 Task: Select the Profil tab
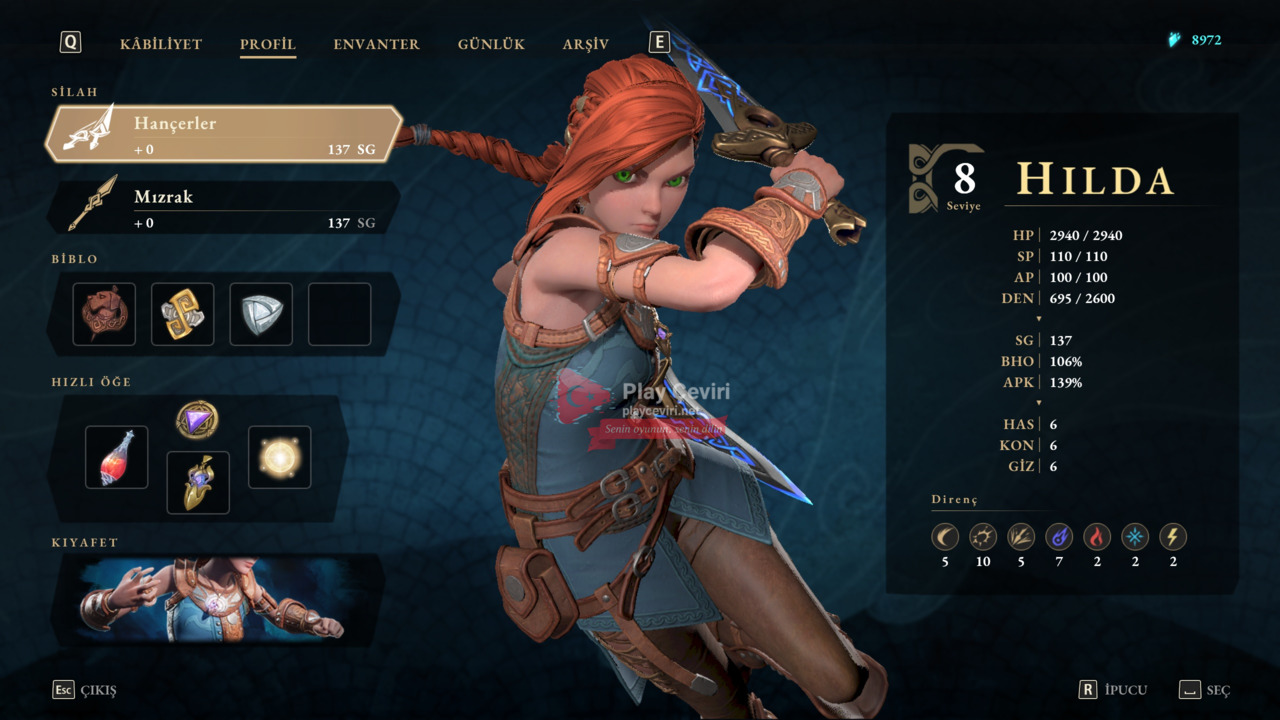coord(267,44)
